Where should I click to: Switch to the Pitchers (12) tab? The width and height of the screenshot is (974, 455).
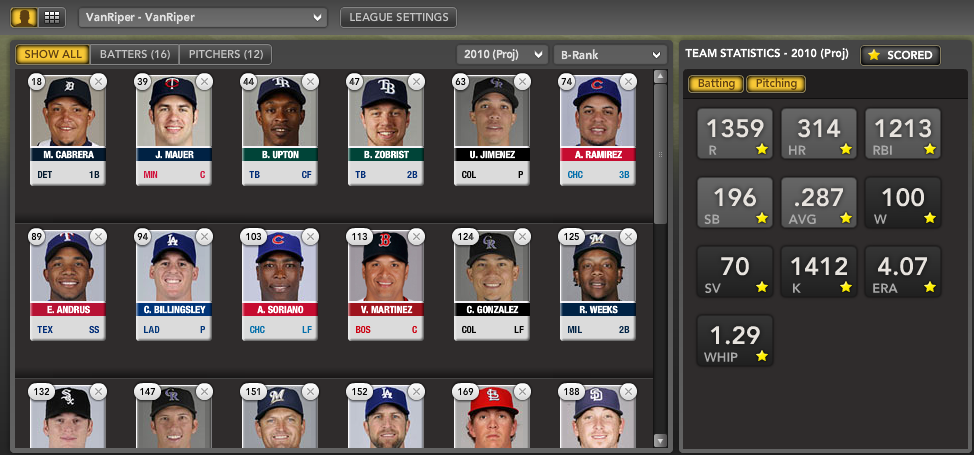click(226, 54)
